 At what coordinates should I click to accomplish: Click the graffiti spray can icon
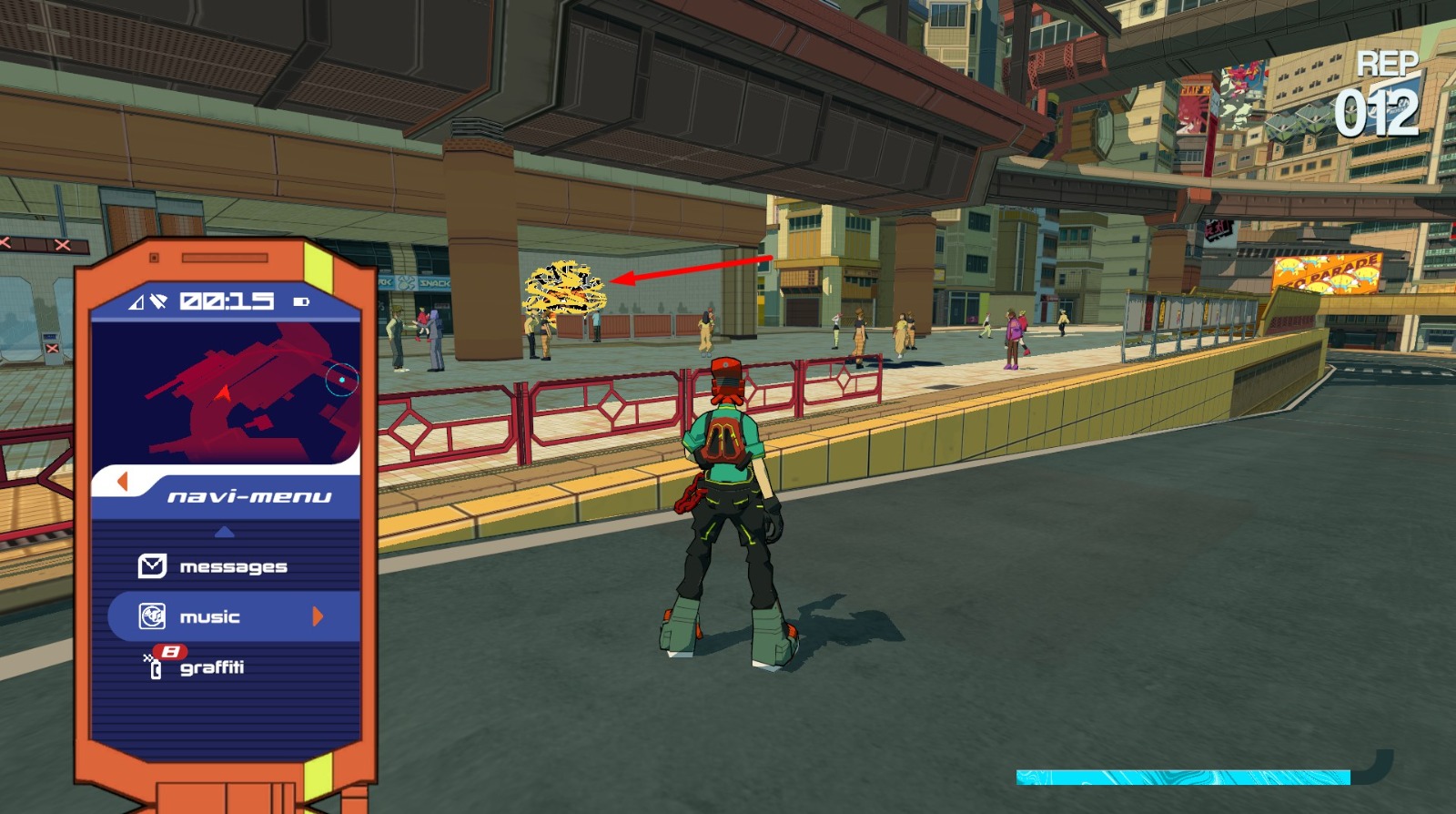coord(157,666)
